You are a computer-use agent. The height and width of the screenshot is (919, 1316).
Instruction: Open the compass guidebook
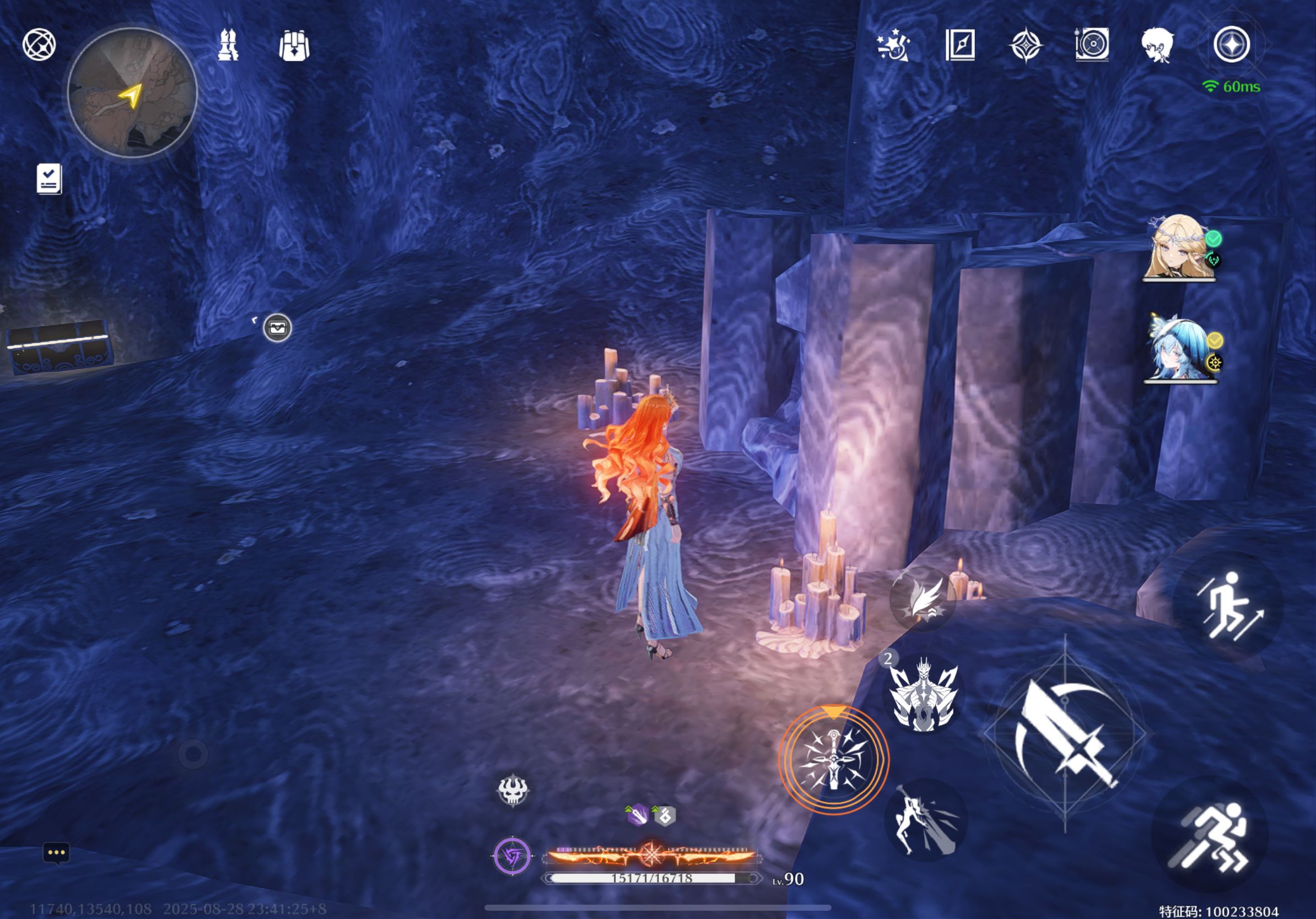click(x=960, y=45)
